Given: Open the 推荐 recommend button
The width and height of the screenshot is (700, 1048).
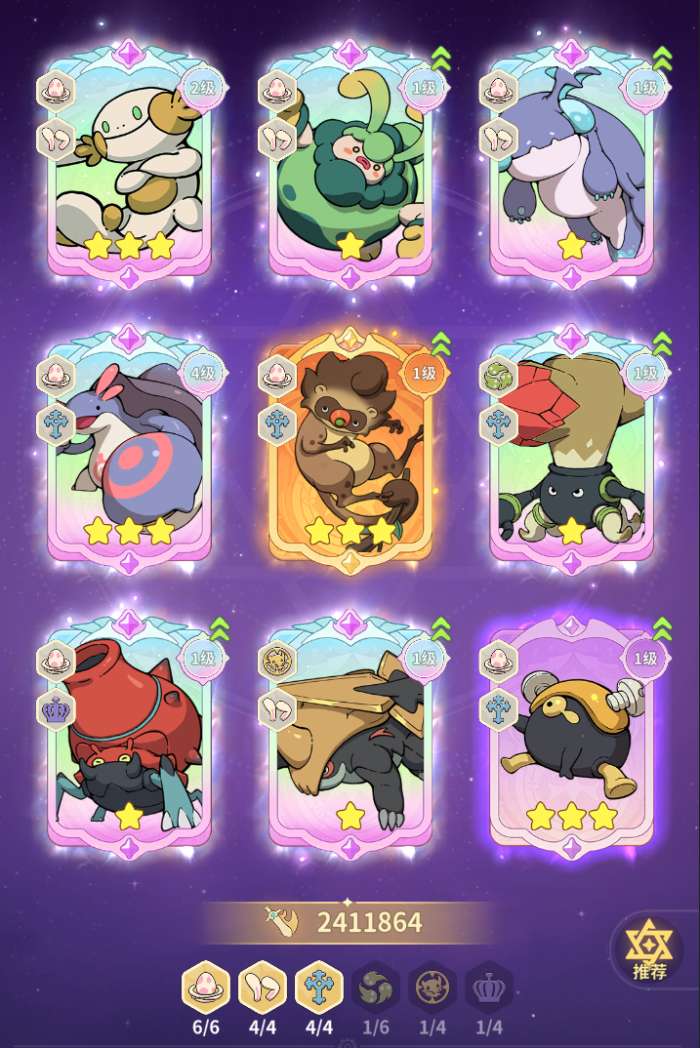Looking at the screenshot, I should (647, 949).
